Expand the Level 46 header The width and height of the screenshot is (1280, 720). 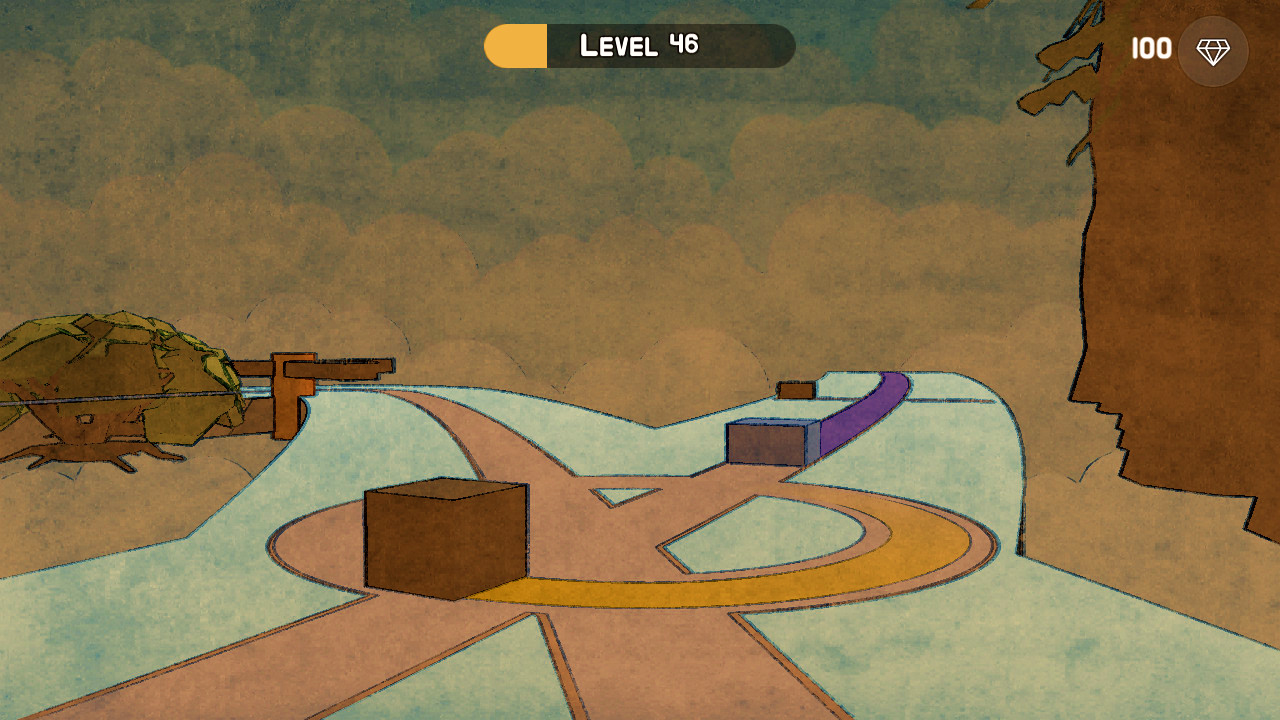640,45
